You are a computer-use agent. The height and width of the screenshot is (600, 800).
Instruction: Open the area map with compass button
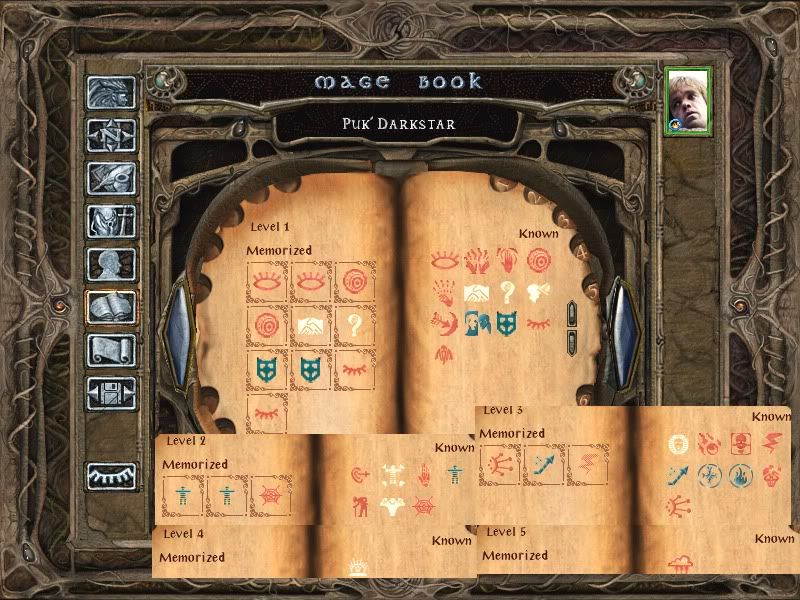[x=111, y=134]
